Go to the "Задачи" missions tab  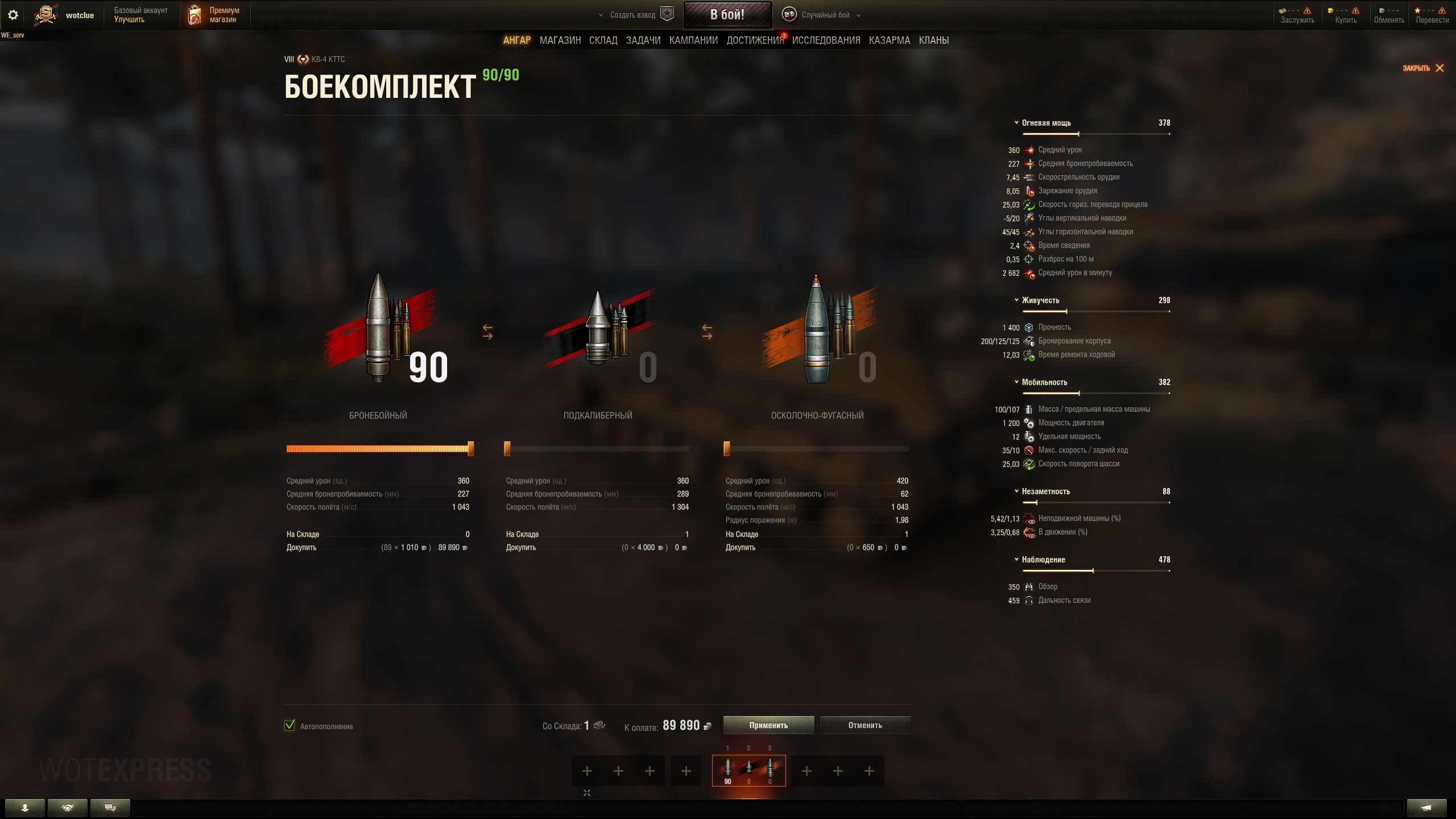tap(643, 40)
